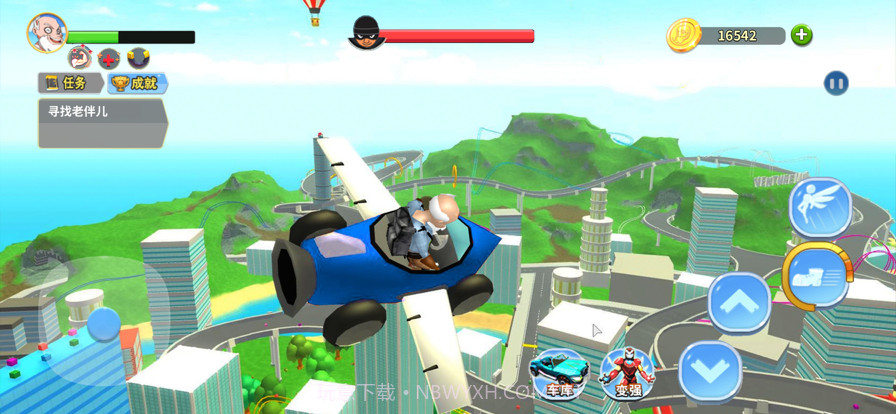
Task: Tap the down-arrow descend button
Action: (x=710, y=371)
